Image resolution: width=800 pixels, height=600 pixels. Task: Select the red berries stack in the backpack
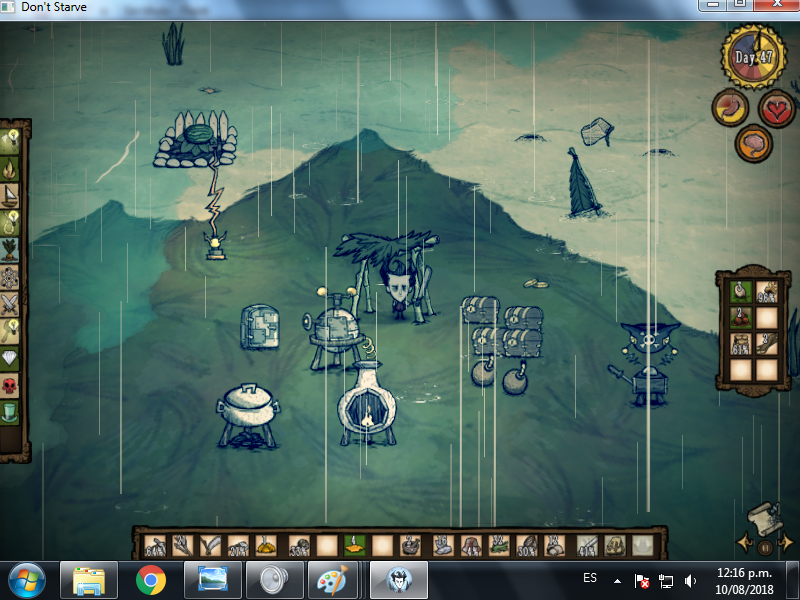(x=740, y=318)
